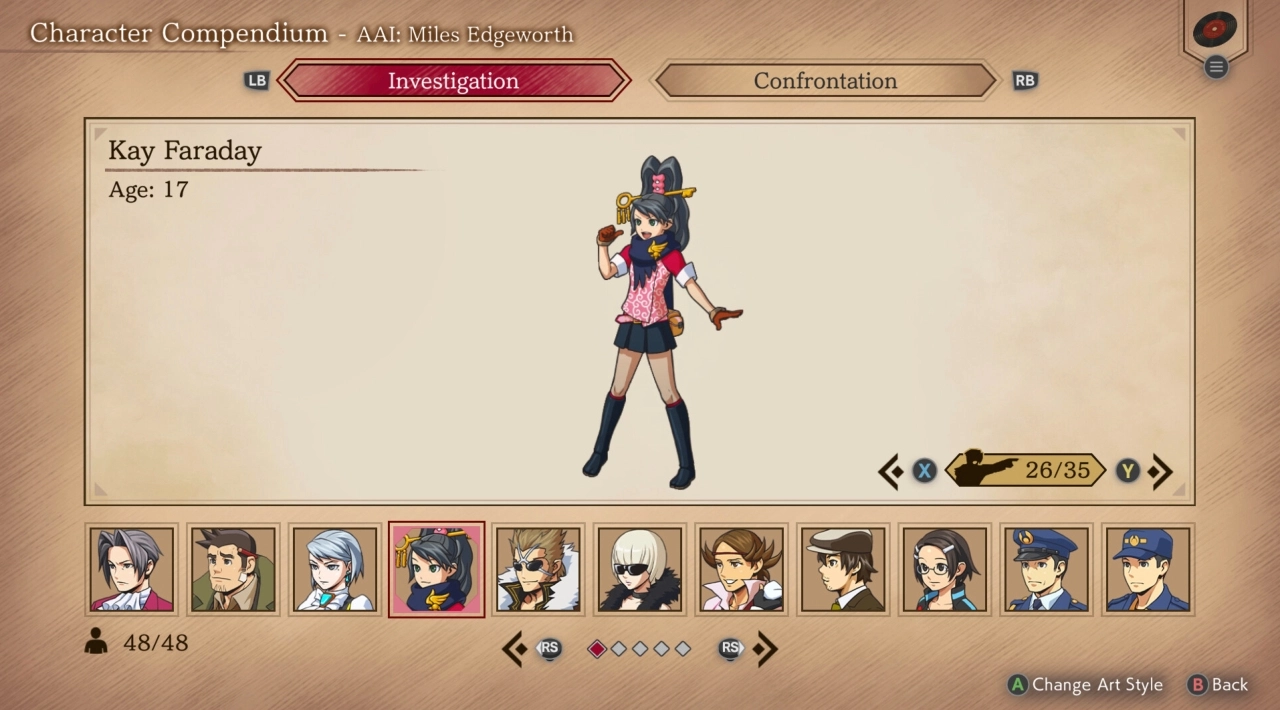Go to the previous portrait page

(515, 649)
